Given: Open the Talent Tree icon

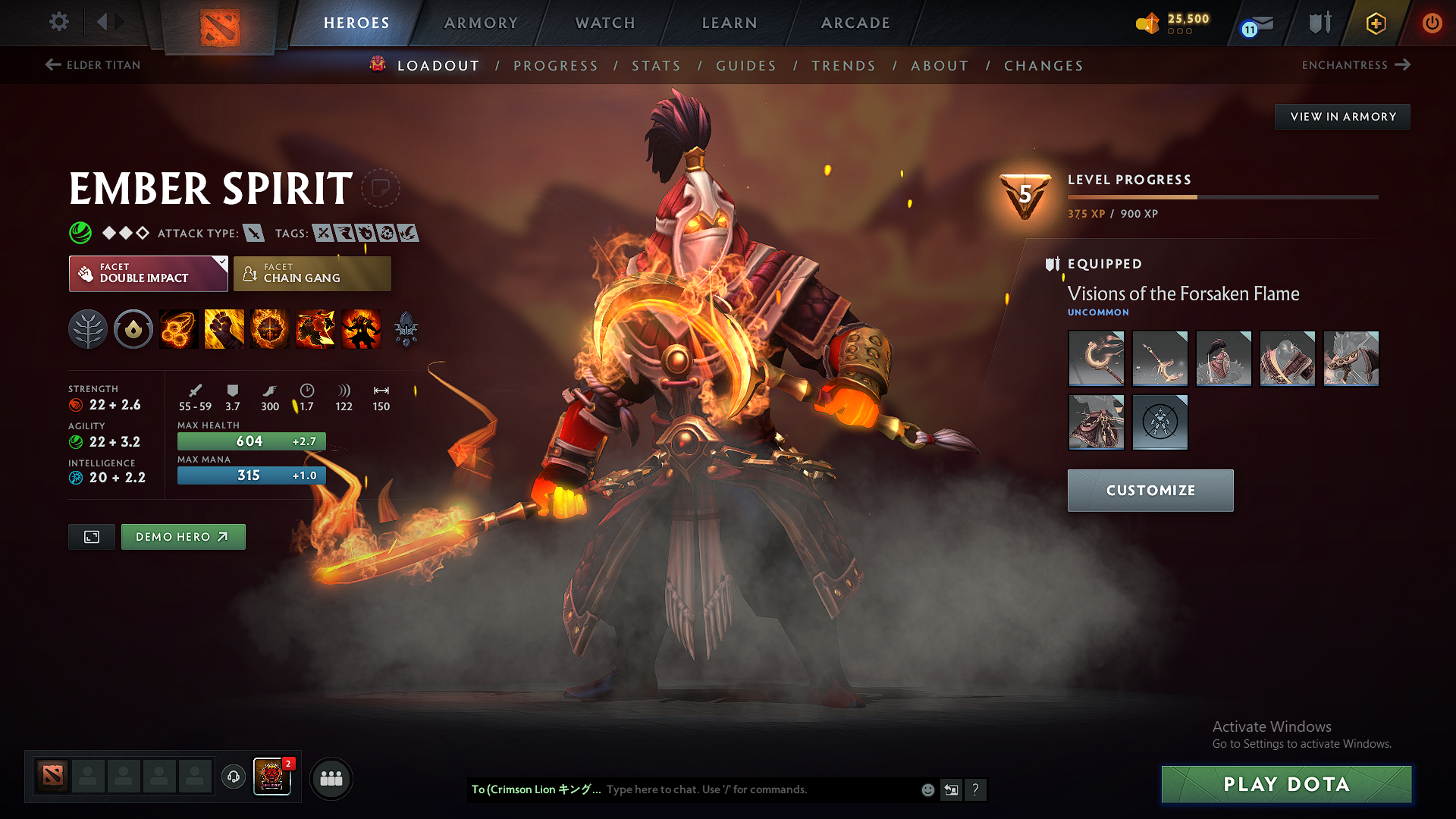Looking at the screenshot, I should tap(88, 328).
